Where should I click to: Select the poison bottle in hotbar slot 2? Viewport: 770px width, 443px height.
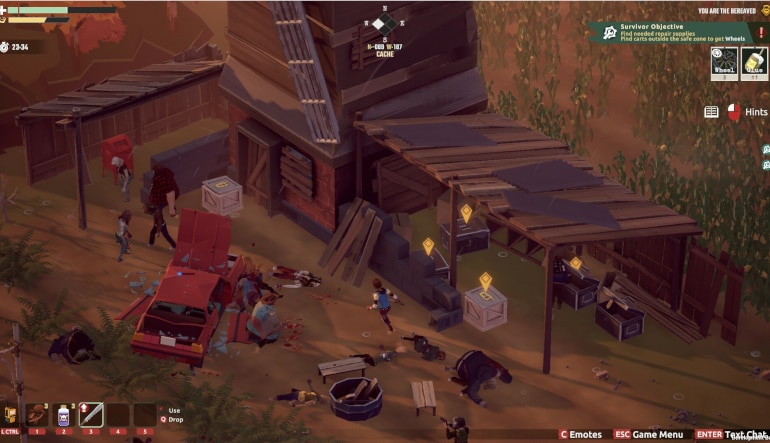[x=64, y=414]
